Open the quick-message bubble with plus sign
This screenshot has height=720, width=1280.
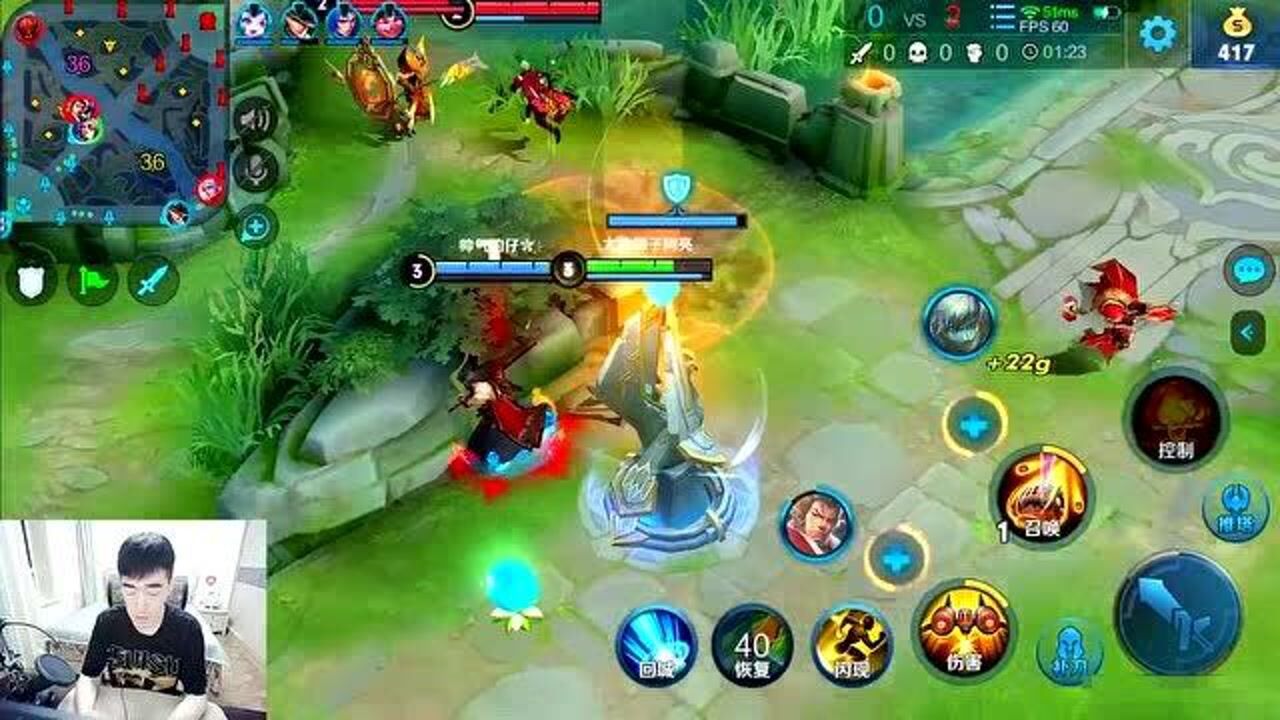coord(256,227)
